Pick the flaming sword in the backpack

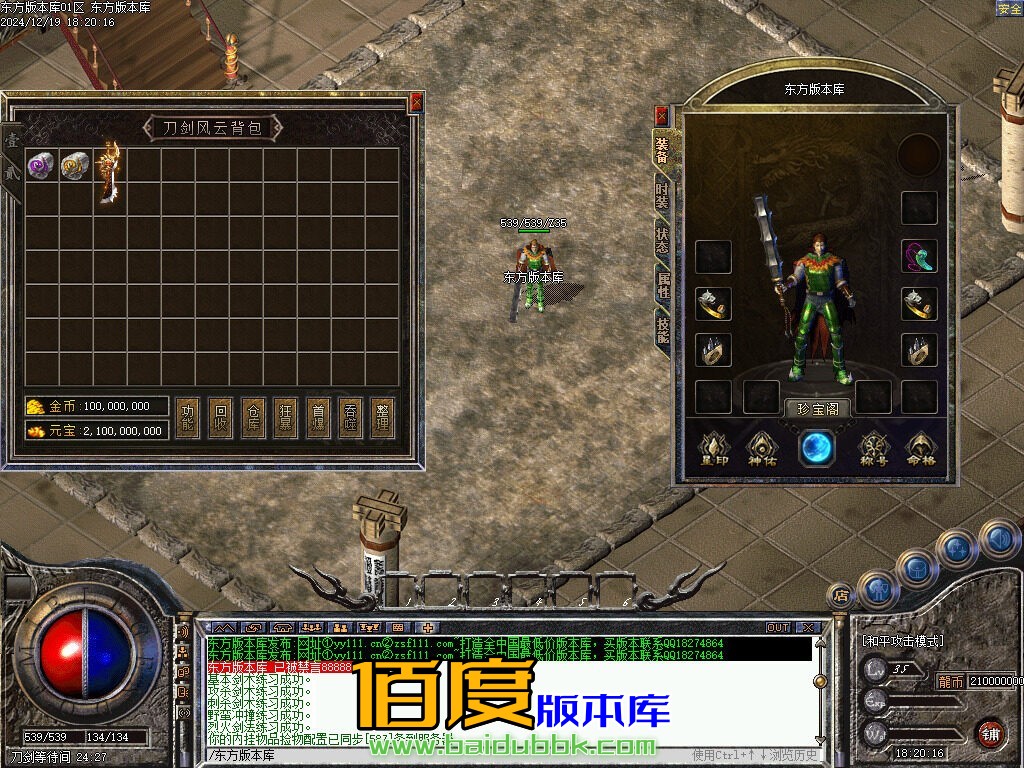click(109, 170)
